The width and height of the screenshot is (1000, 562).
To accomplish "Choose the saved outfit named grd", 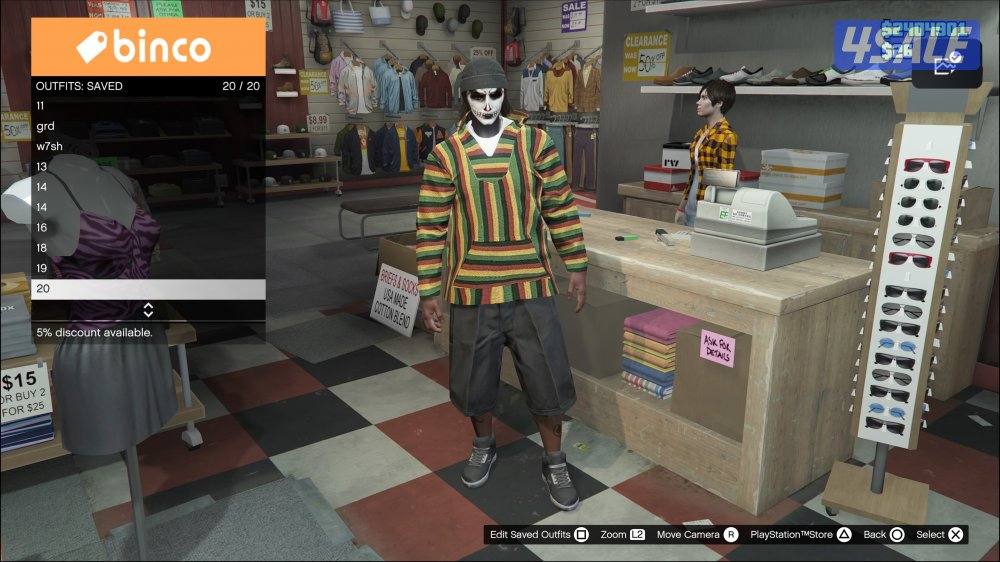I will pyautogui.click(x=148, y=127).
